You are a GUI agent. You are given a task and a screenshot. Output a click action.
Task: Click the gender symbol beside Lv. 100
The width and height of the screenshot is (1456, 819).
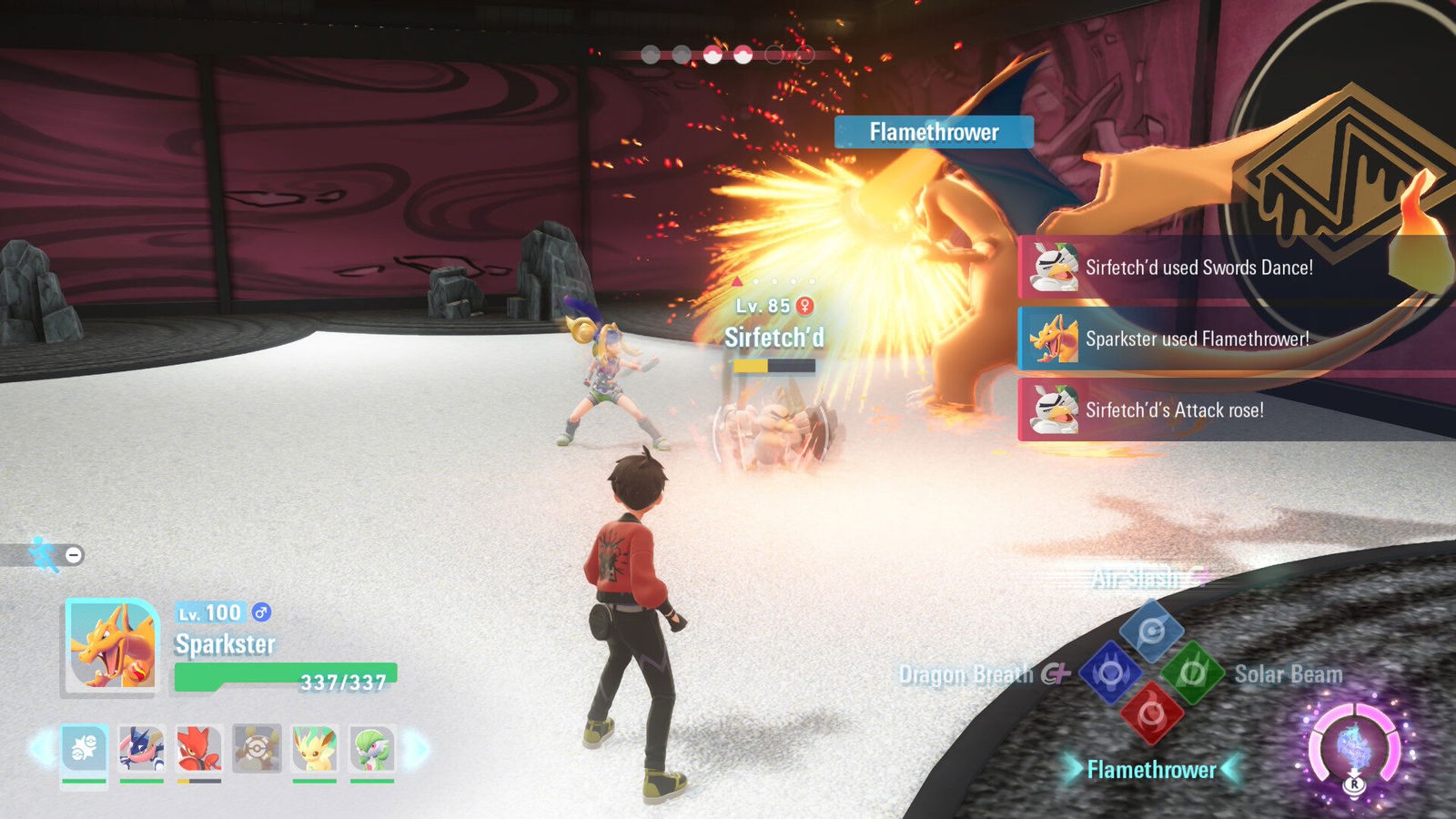click(x=259, y=612)
